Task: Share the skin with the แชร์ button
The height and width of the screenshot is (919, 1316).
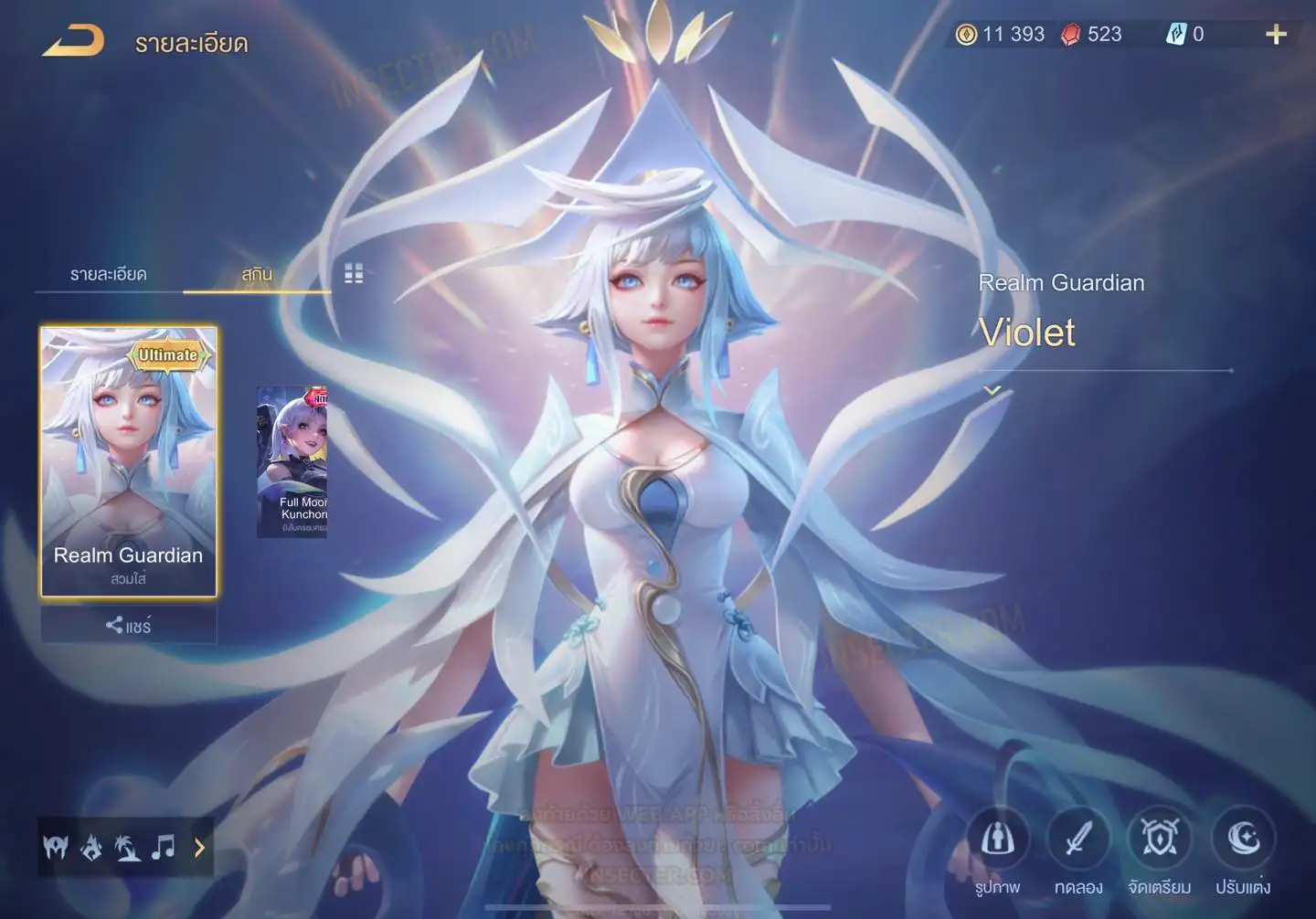Action: (129, 626)
